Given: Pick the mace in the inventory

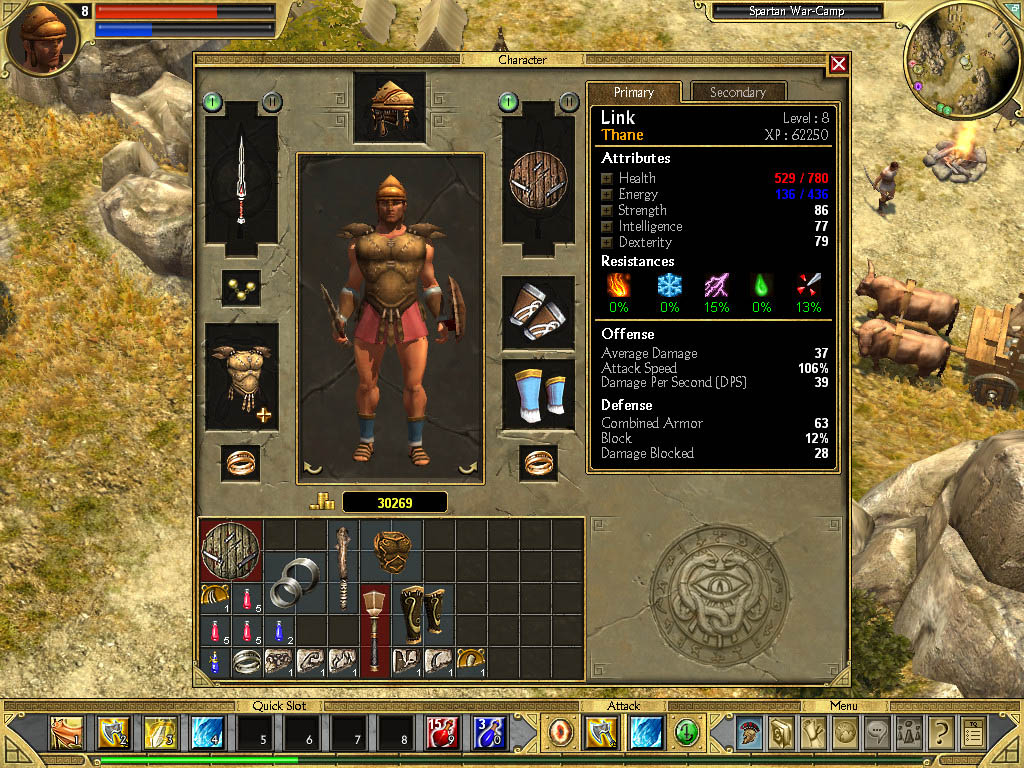Looking at the screenshot, I should click(x=375, y=628).
